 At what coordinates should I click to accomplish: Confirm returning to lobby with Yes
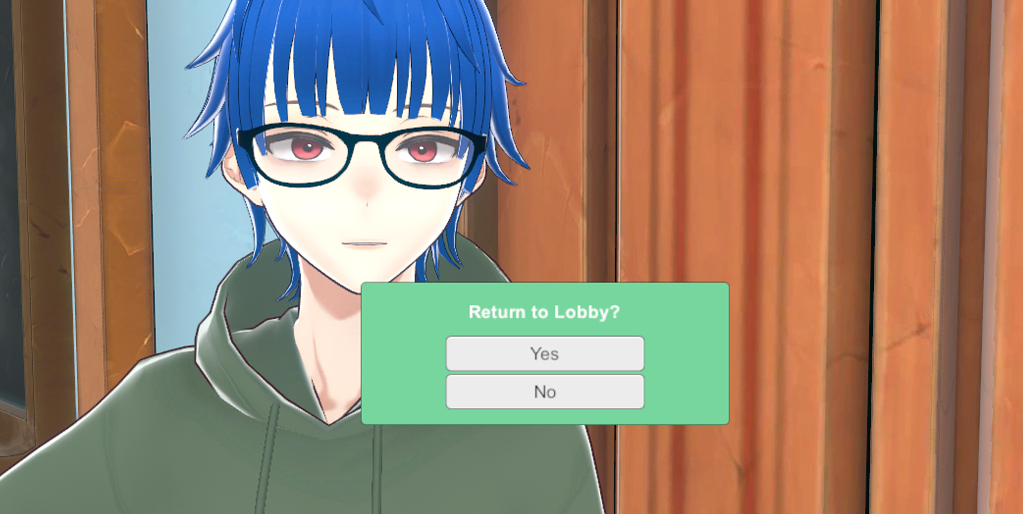point(544,354)
